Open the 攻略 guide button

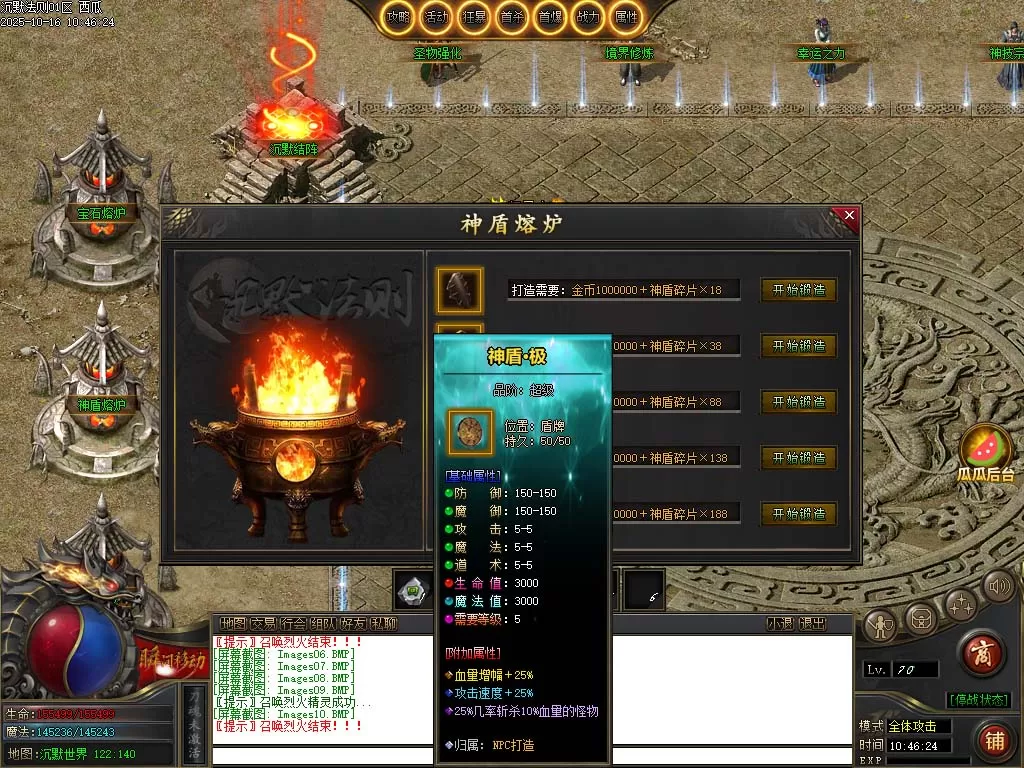click(398, 17)
